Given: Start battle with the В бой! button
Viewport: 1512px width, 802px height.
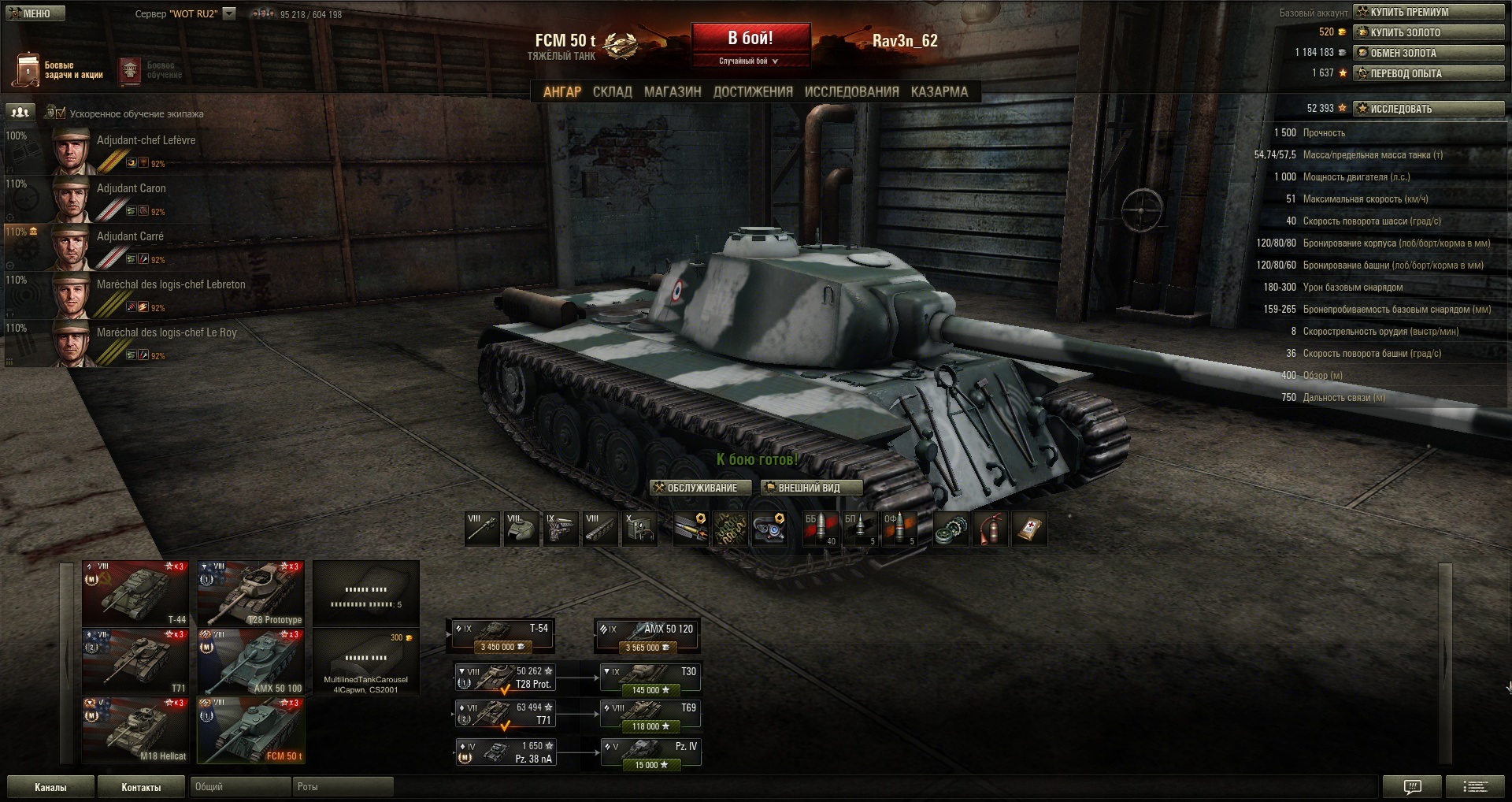Looking at the screenshot, I should tap(750, 39).
